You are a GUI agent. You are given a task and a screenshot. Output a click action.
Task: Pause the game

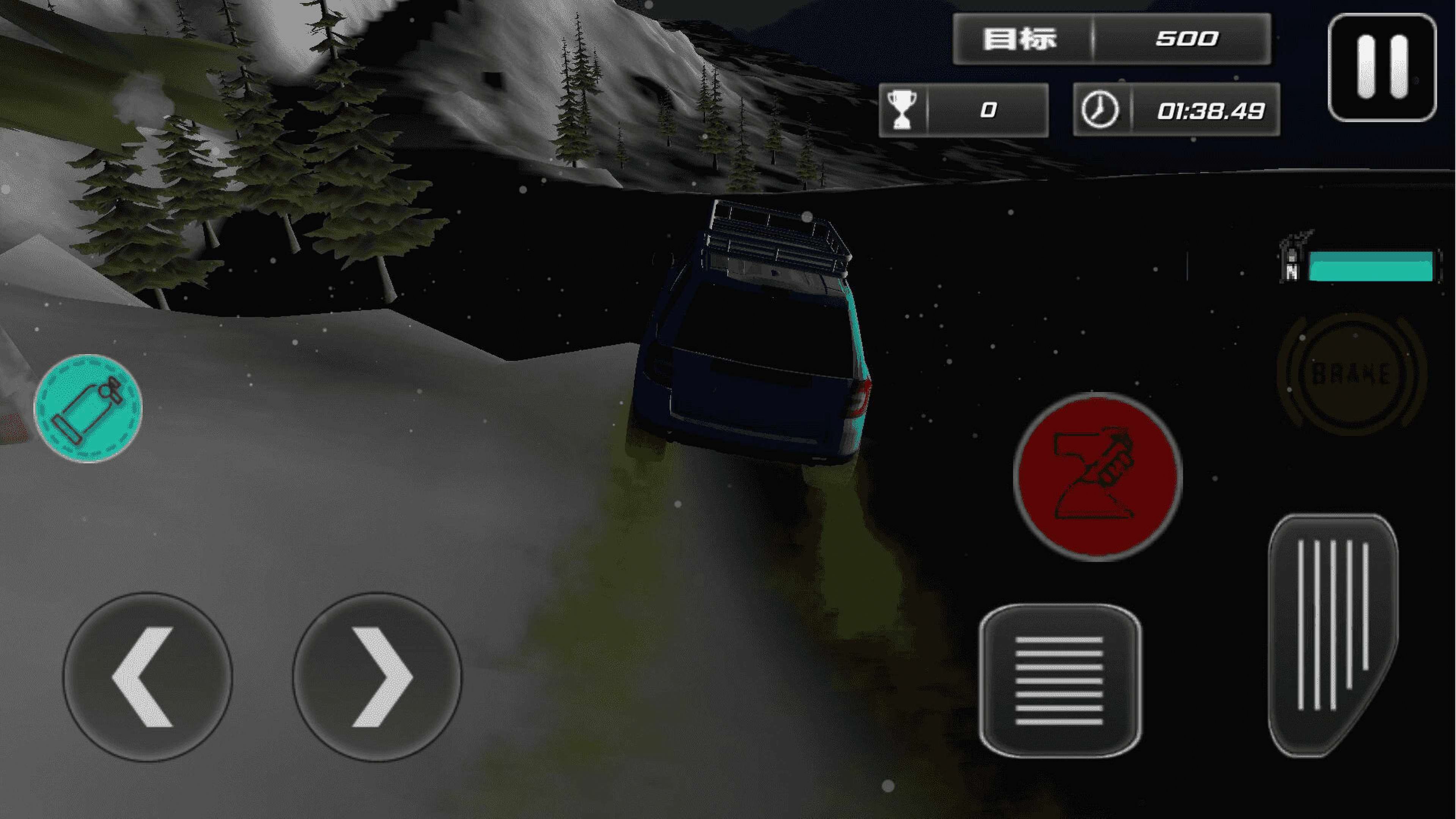[x=1381, y=67]
